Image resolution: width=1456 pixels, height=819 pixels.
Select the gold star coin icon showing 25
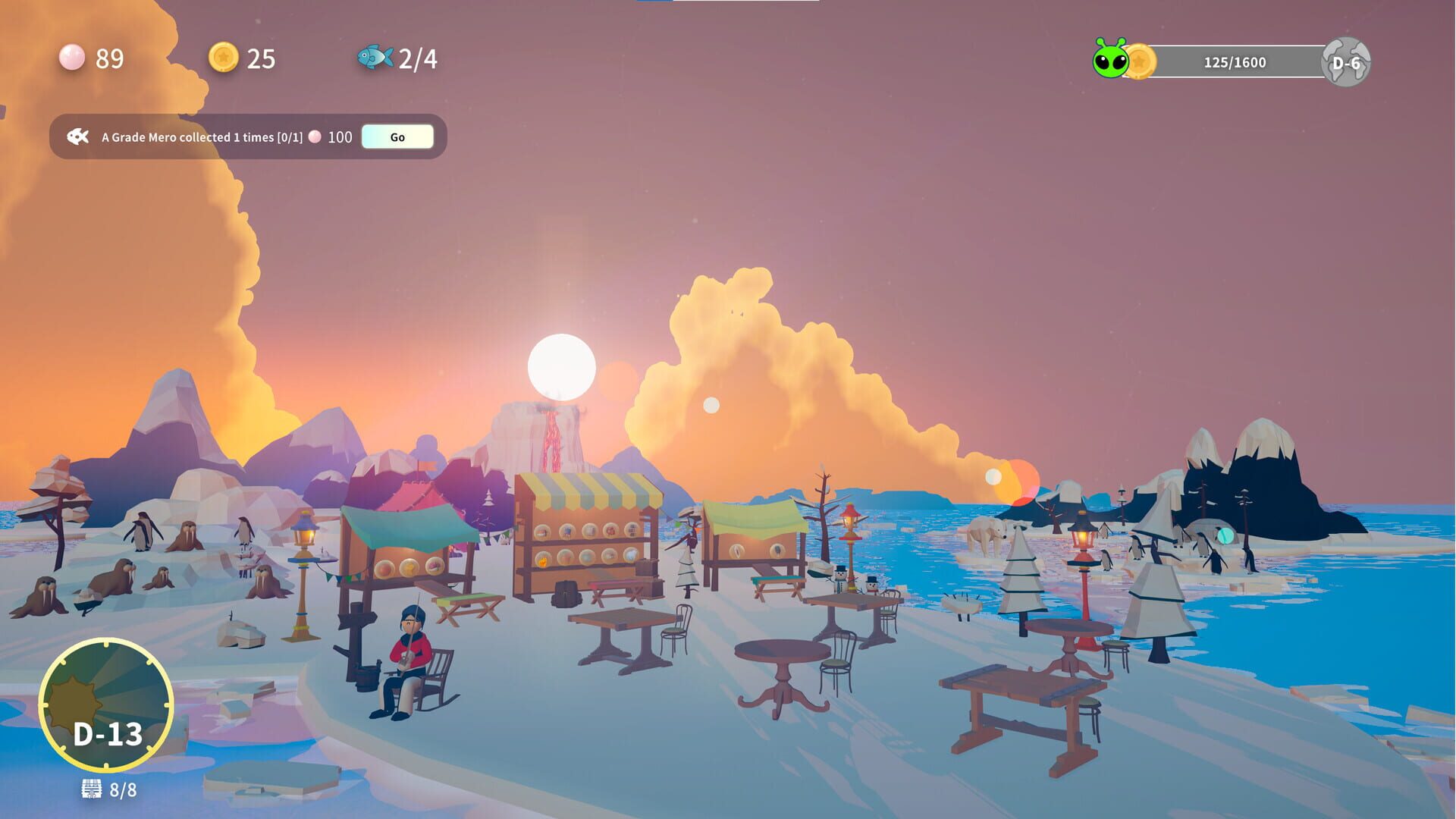coord(222,58)
